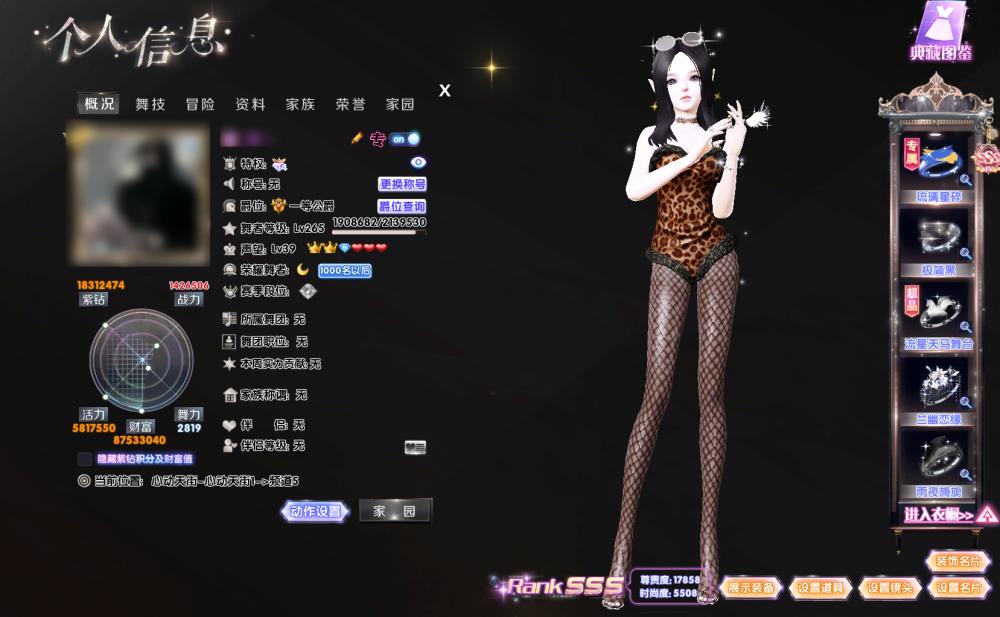The width and height of the screenshot is (1000, 617).
Task: Select the 琉璃星碎 ring slot
Action: [x=932, y=165]
